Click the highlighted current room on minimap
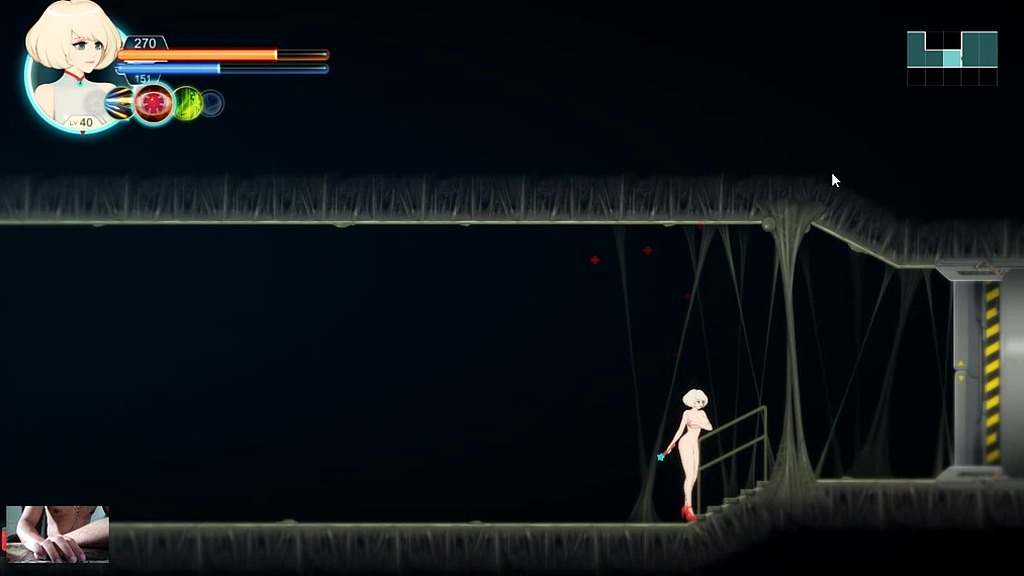The width and height of the screenshot is (1024, 576). 952,58
